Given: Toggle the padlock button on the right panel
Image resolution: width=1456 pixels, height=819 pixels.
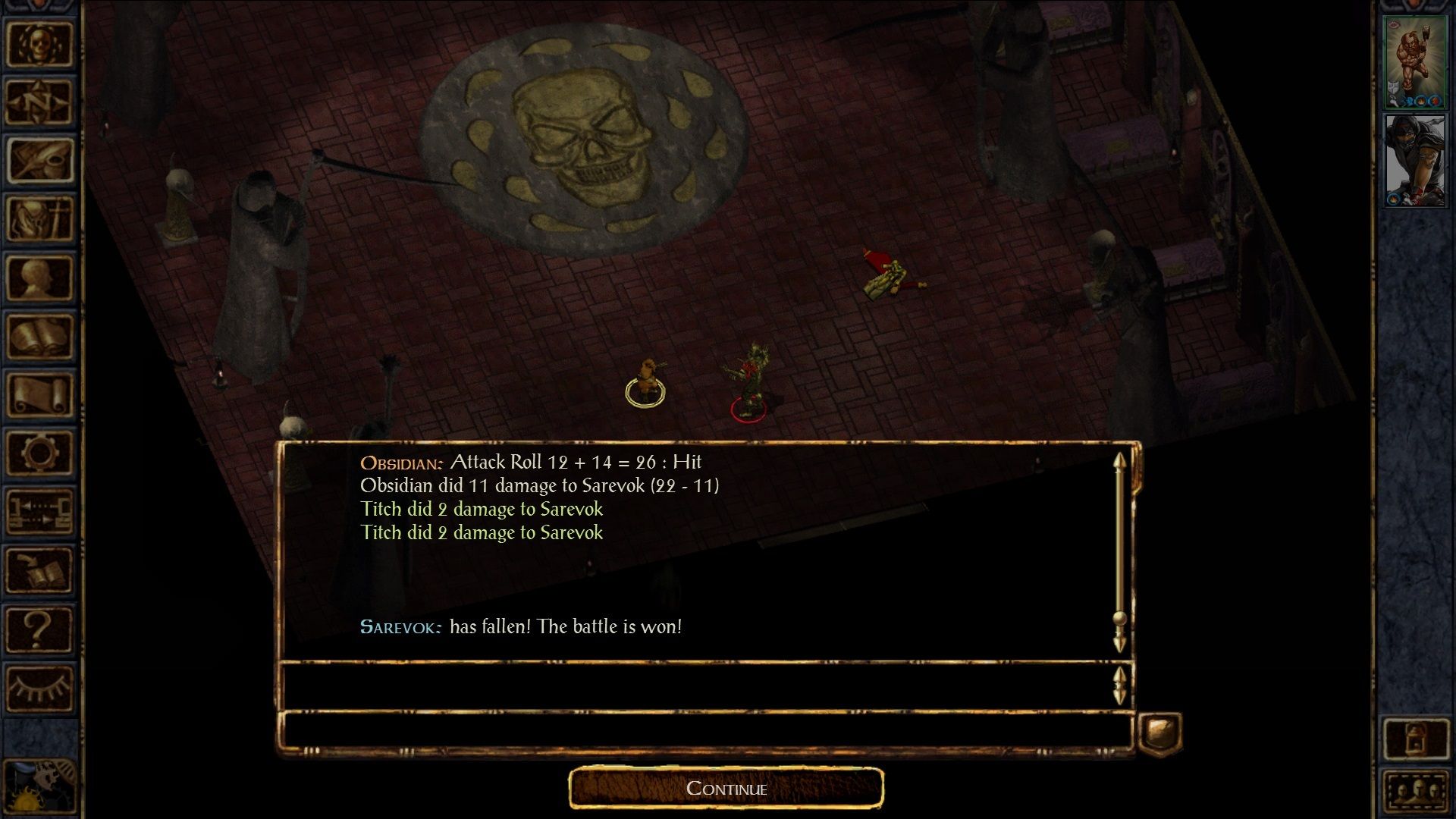Looking at the screenshot, I should [1415, 738].
